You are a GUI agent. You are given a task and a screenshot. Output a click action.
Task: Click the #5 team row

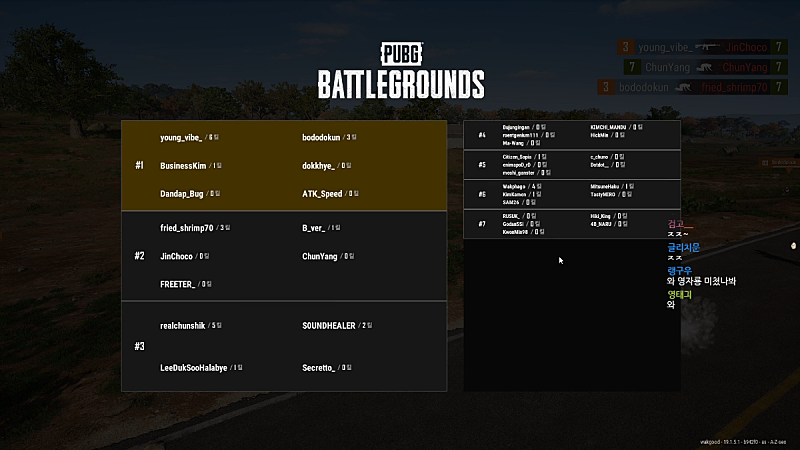click(572, 164)
